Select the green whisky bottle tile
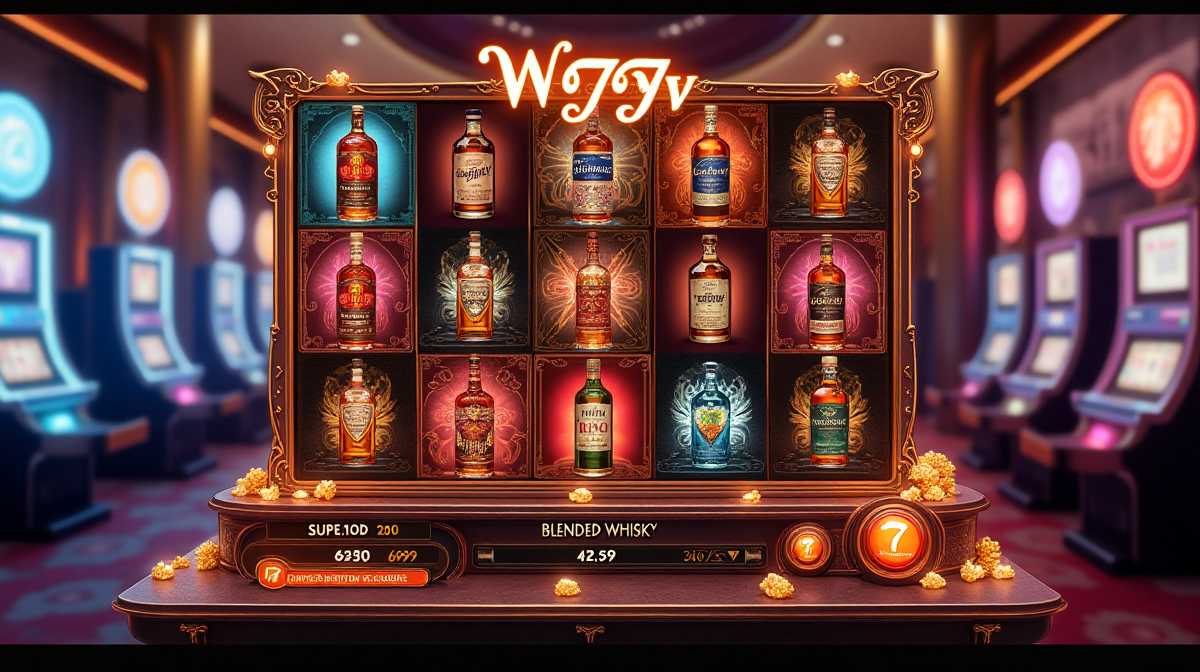The image size is (1200, 672). coord(593,415)
